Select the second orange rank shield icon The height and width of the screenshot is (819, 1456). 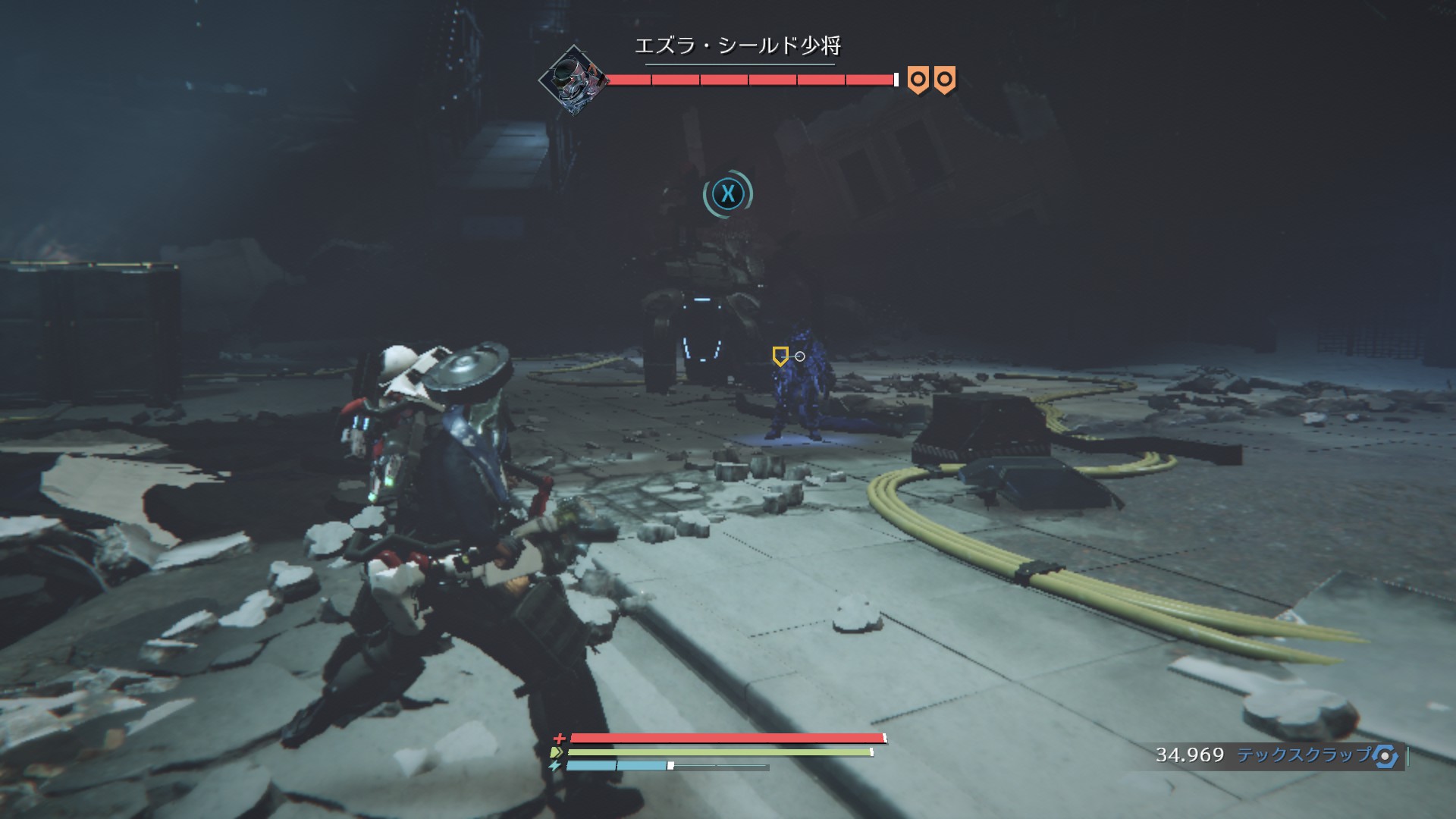pos(945,78)
